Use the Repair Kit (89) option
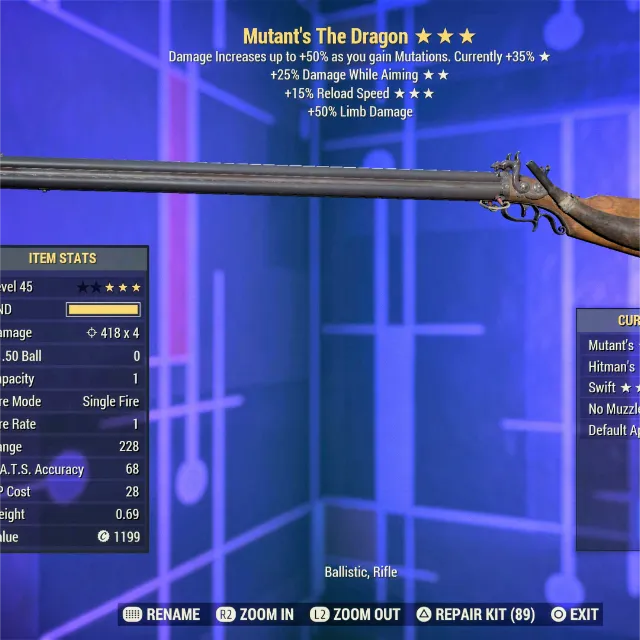The height and width of the screenshot is (640, 640). (475, 614)
